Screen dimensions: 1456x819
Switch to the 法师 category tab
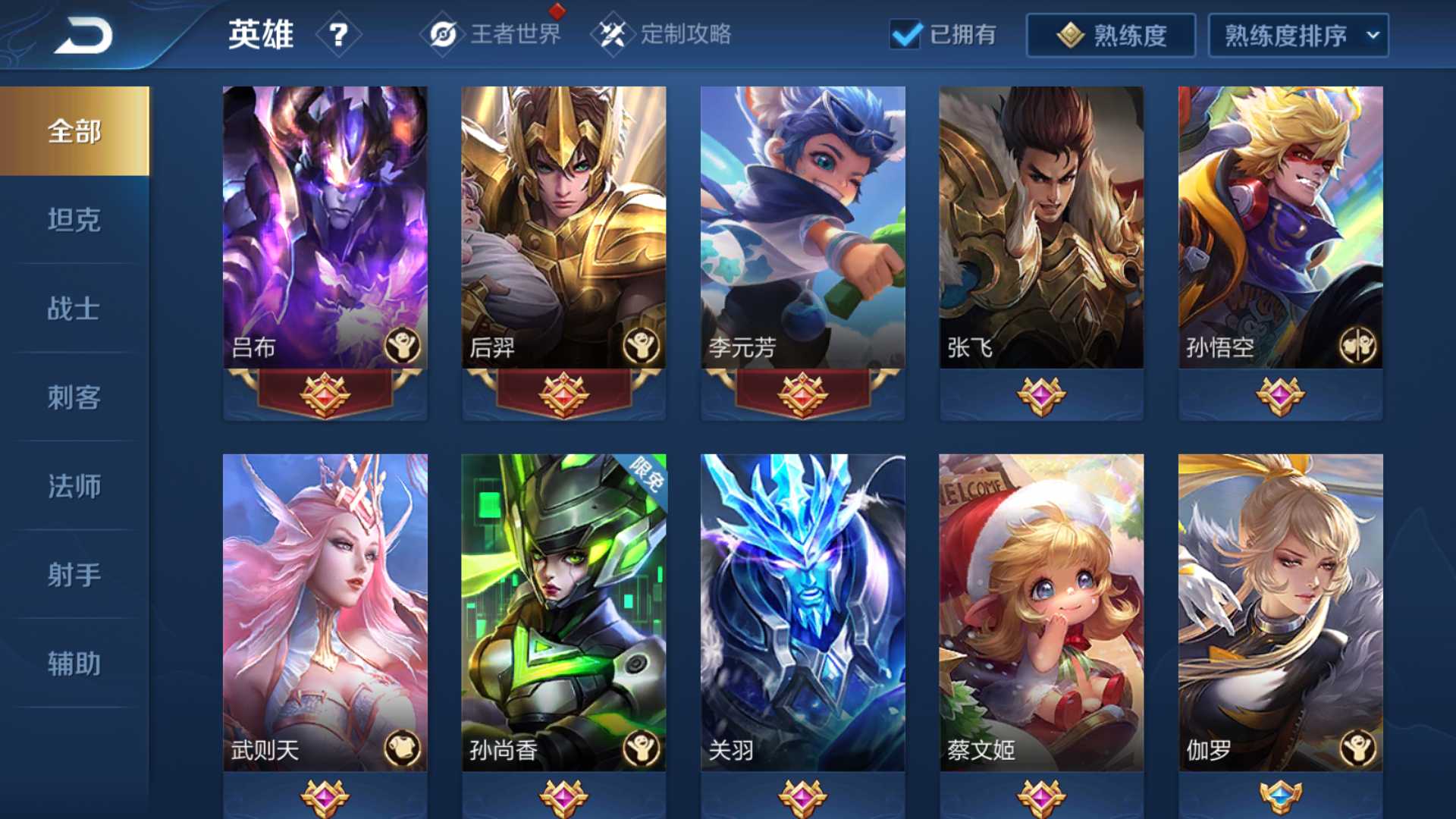(x=74, y=486)
